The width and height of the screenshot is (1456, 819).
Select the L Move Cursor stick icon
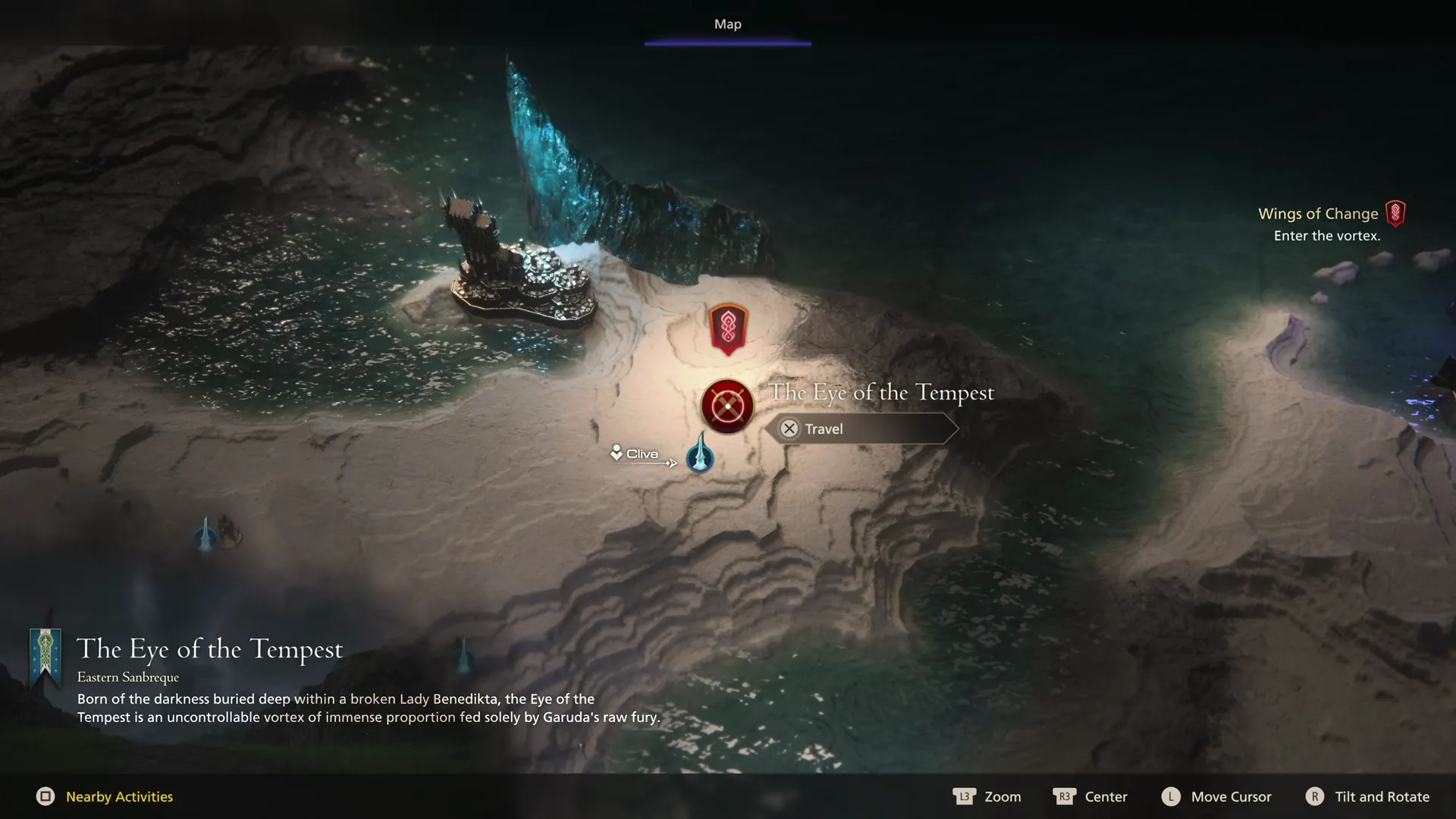click(1170, 797)
